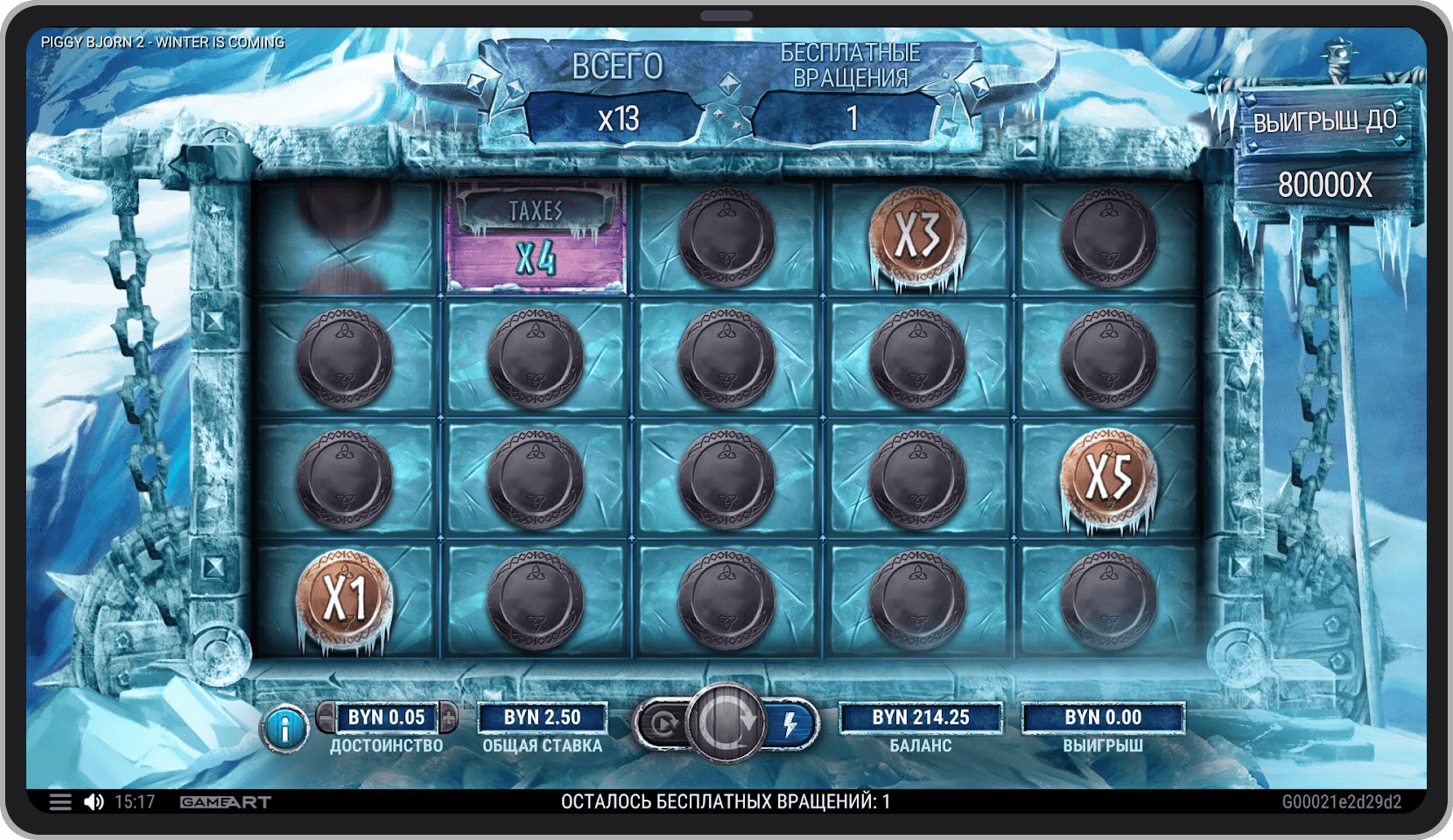Image resolution: width=1453 pixels, height=840 pixels.
Task: Decrease coin value with the minus button
Action: point(326,717)
